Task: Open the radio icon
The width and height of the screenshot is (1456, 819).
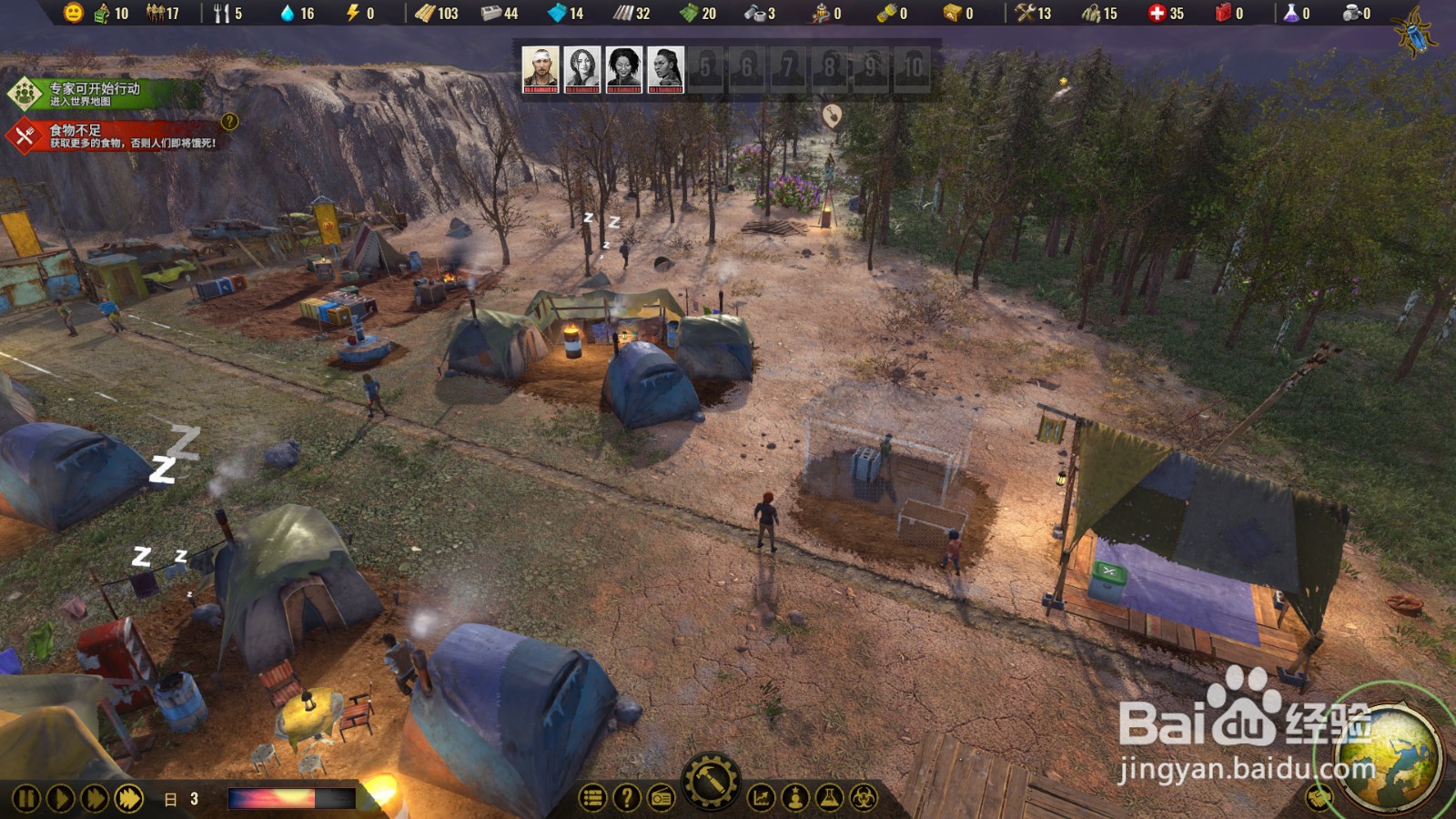Action: (661, 799)
